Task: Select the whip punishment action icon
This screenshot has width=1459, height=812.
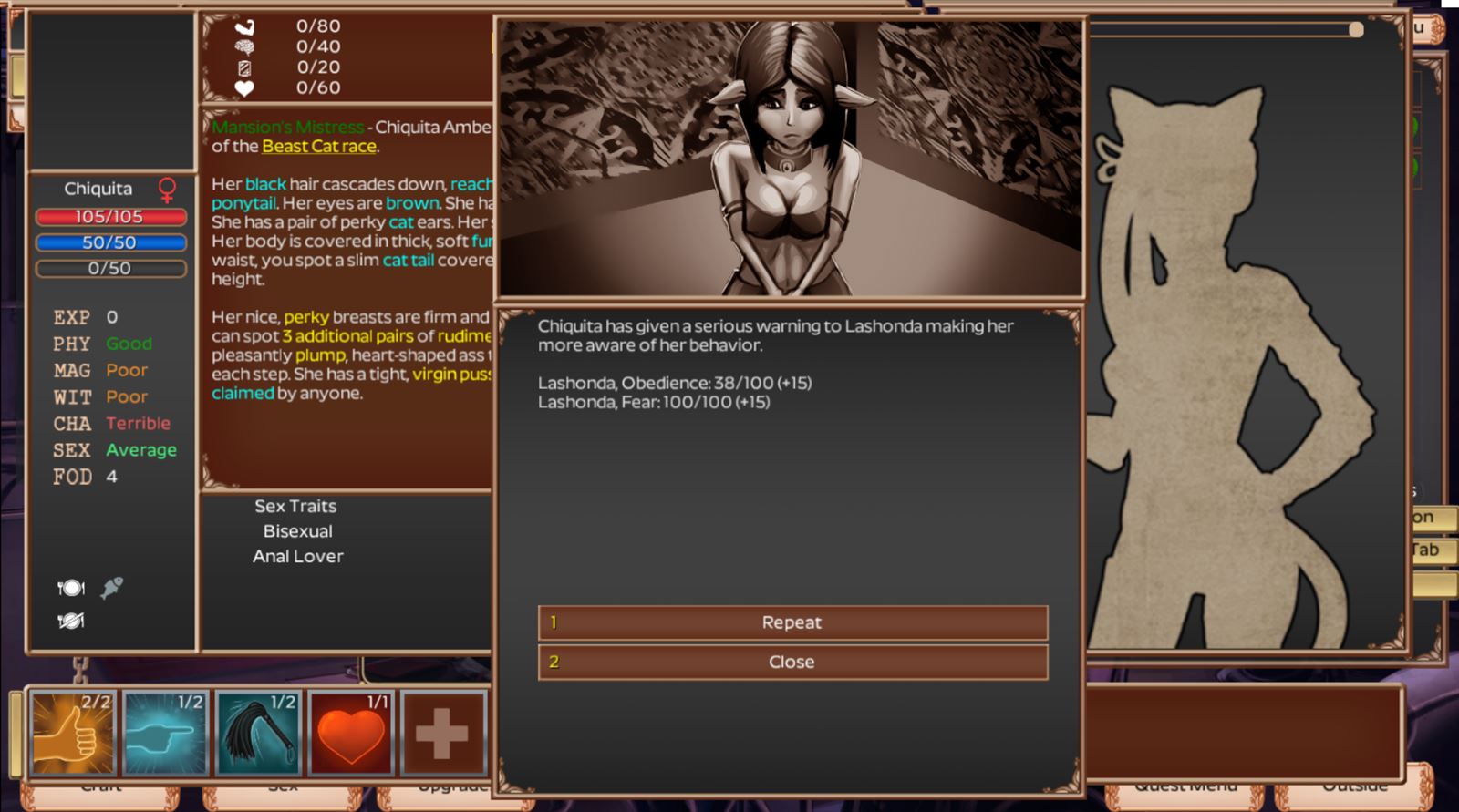Action: (258, 734)
